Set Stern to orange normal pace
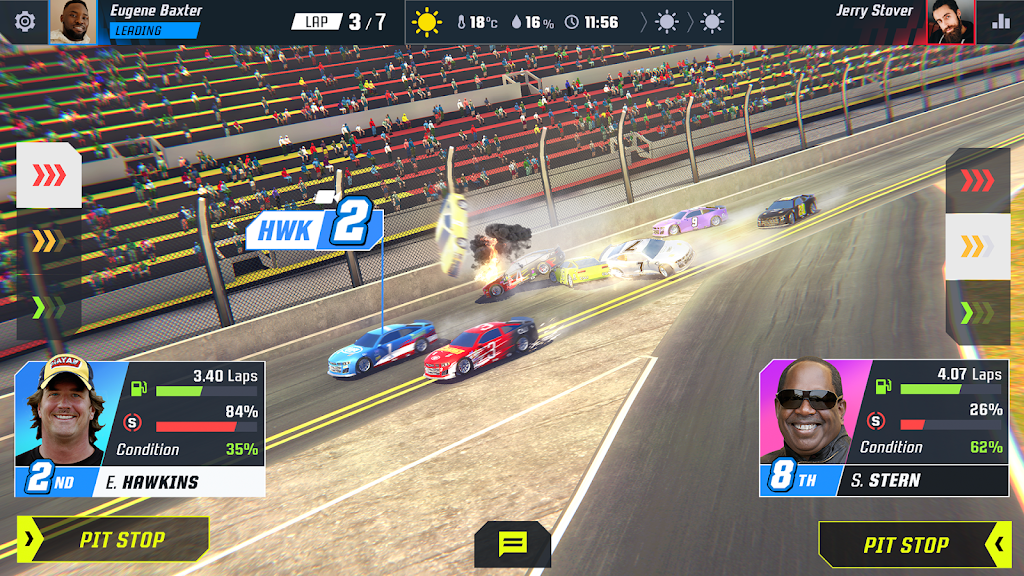The height and width of the screenshot is (576, 1024). 977,246
